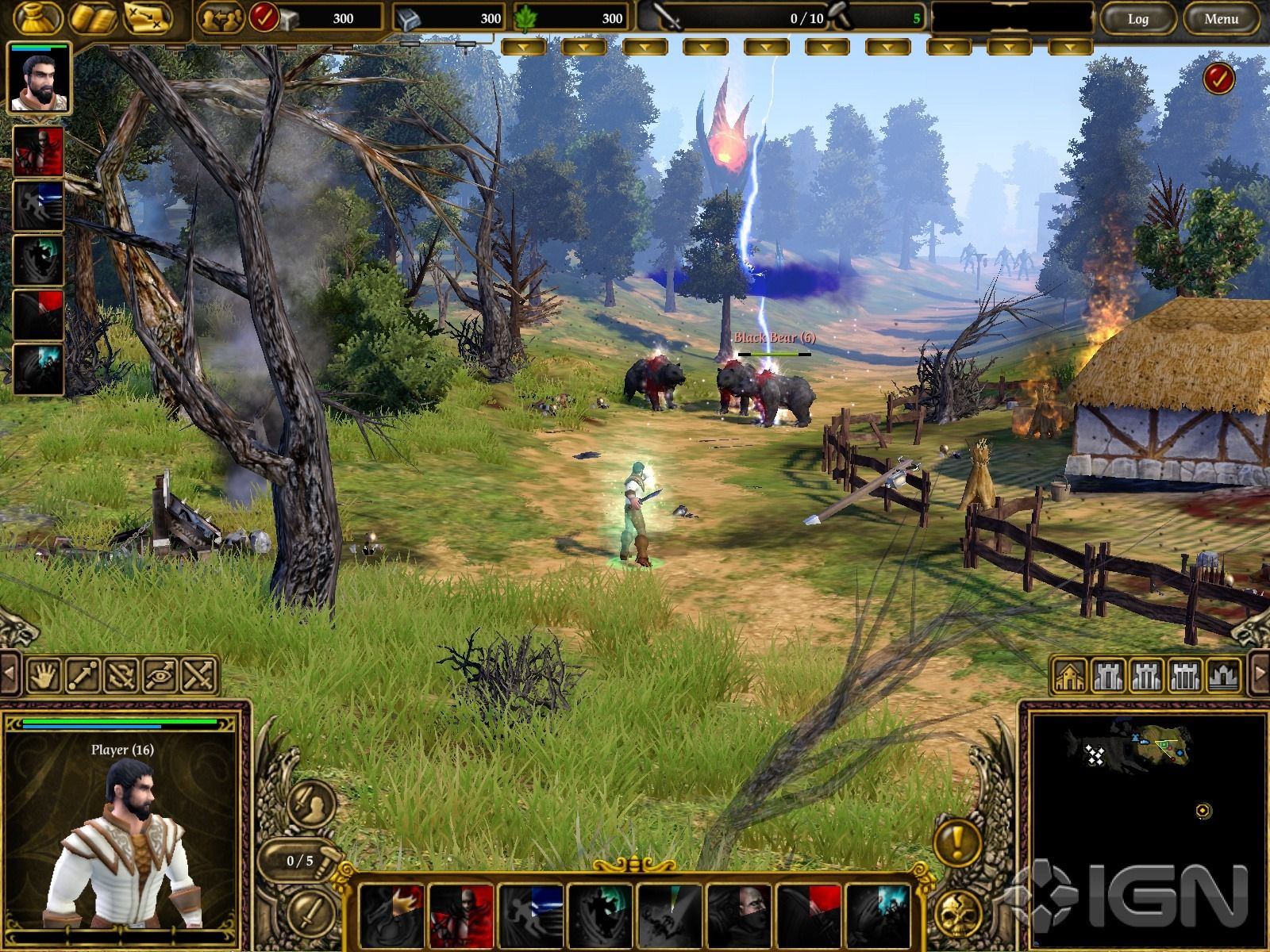Screen dimensions: 1270x952
Task: Open the Log panel
Action: pyautogui.click(x=1137, y=18)
